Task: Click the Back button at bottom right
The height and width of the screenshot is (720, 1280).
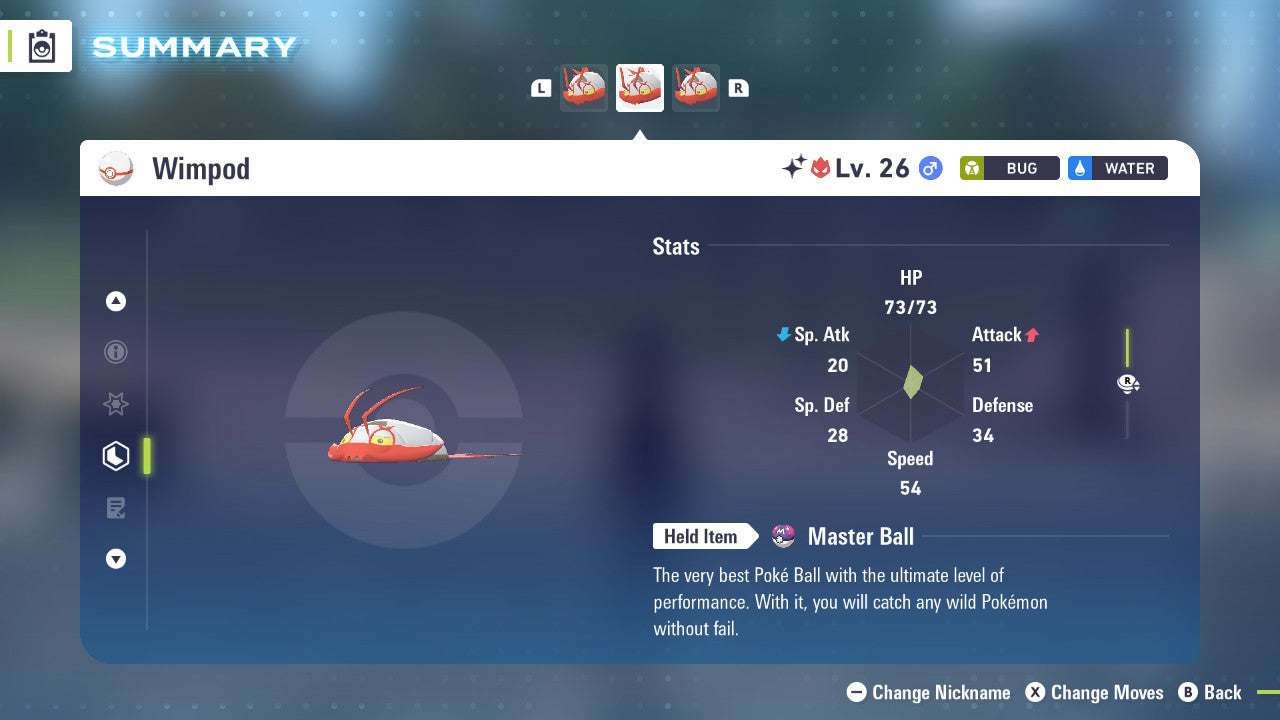Action: coord(1211,692)
